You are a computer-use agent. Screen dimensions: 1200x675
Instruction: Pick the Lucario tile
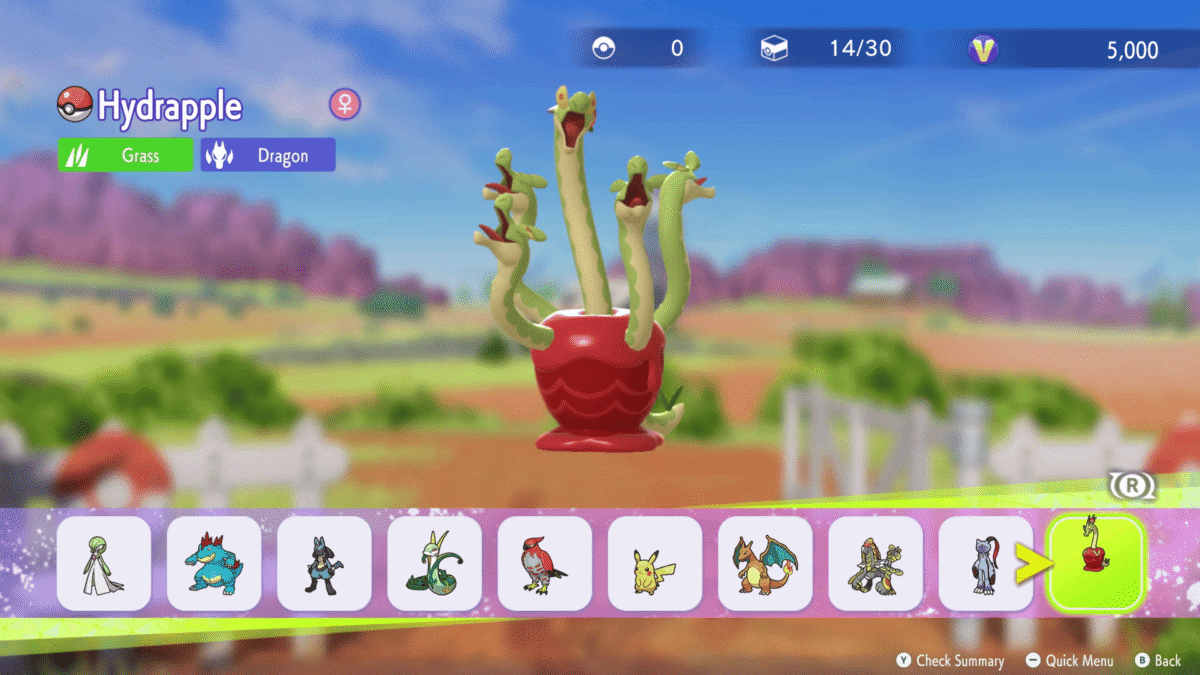coord(324,564)
